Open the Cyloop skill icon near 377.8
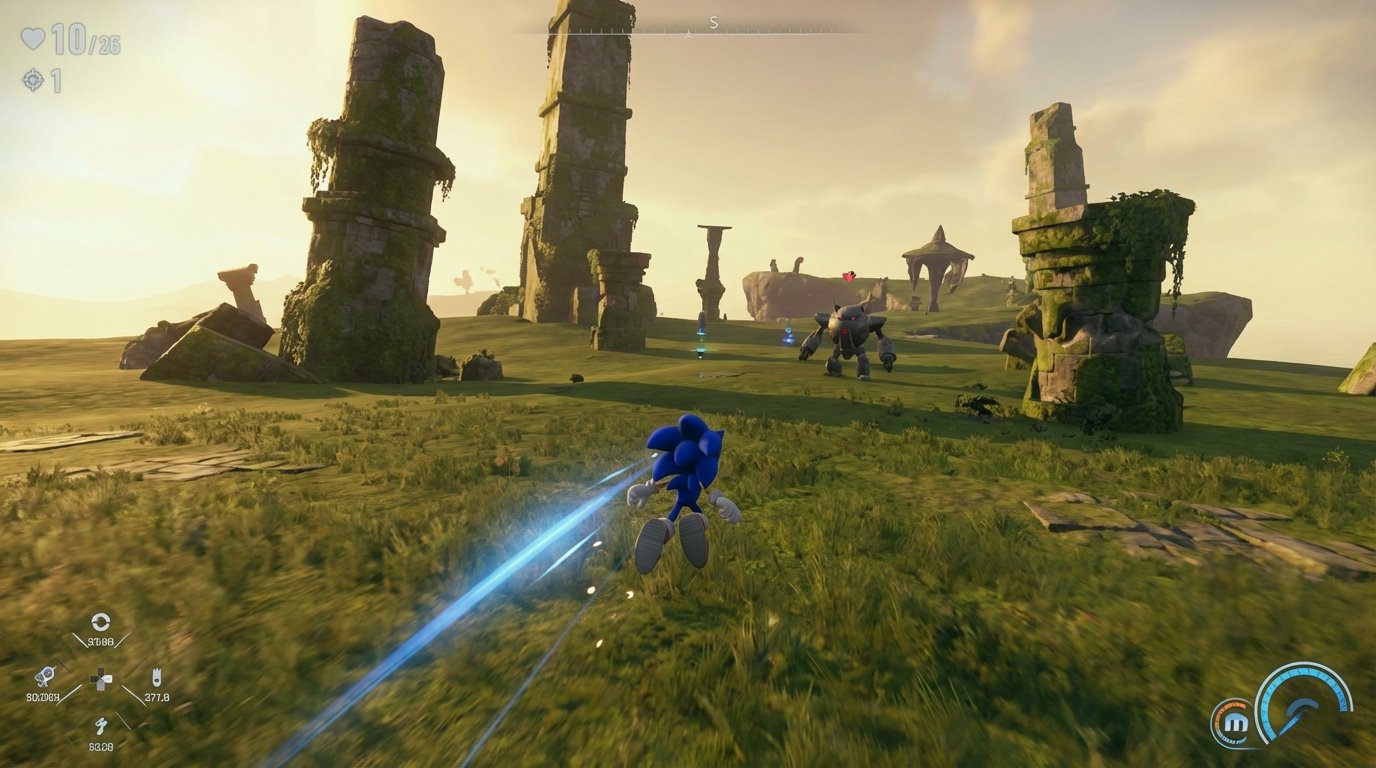Viewport: 1376px width, 768px height. coord(157,675)
